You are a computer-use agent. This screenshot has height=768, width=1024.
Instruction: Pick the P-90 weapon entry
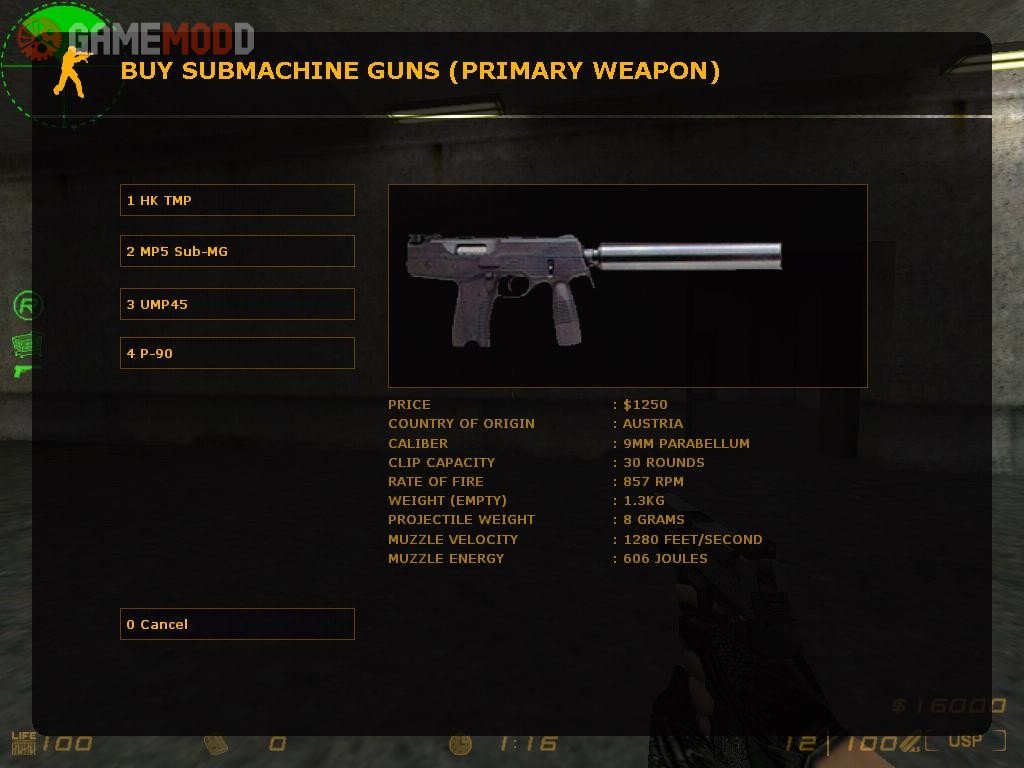[x=237, y=353]
